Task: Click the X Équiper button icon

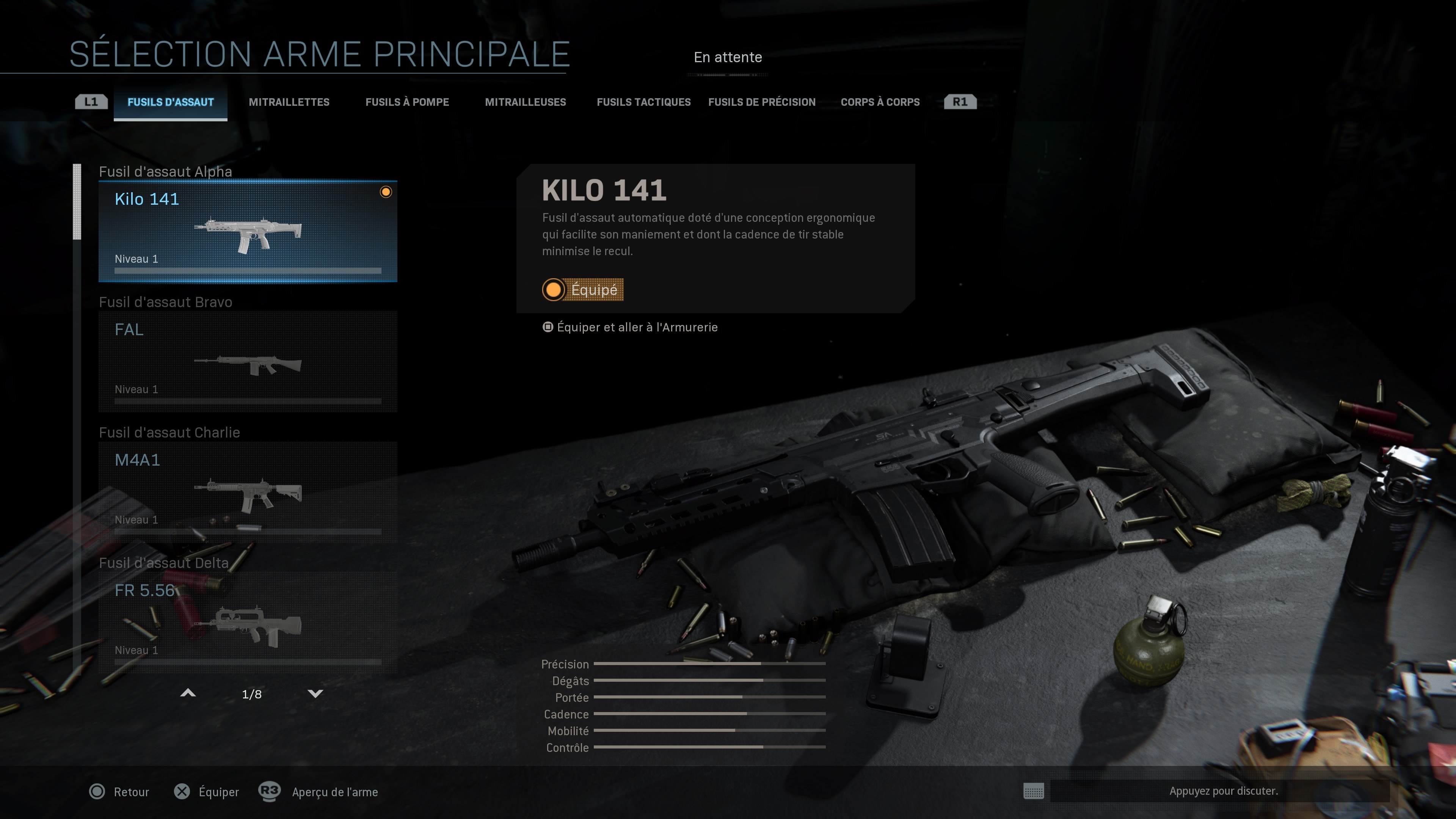Action: (x=182, y=792)
